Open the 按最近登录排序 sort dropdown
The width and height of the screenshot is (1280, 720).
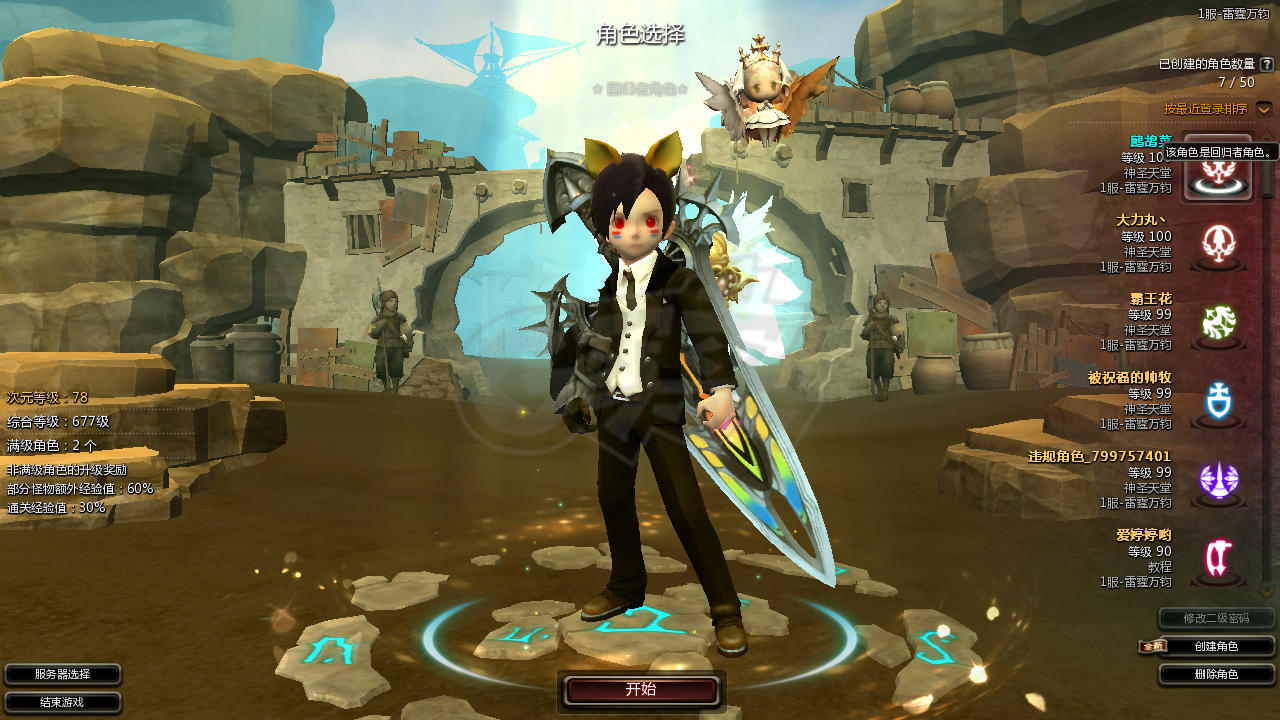[x=1264, y=108]
